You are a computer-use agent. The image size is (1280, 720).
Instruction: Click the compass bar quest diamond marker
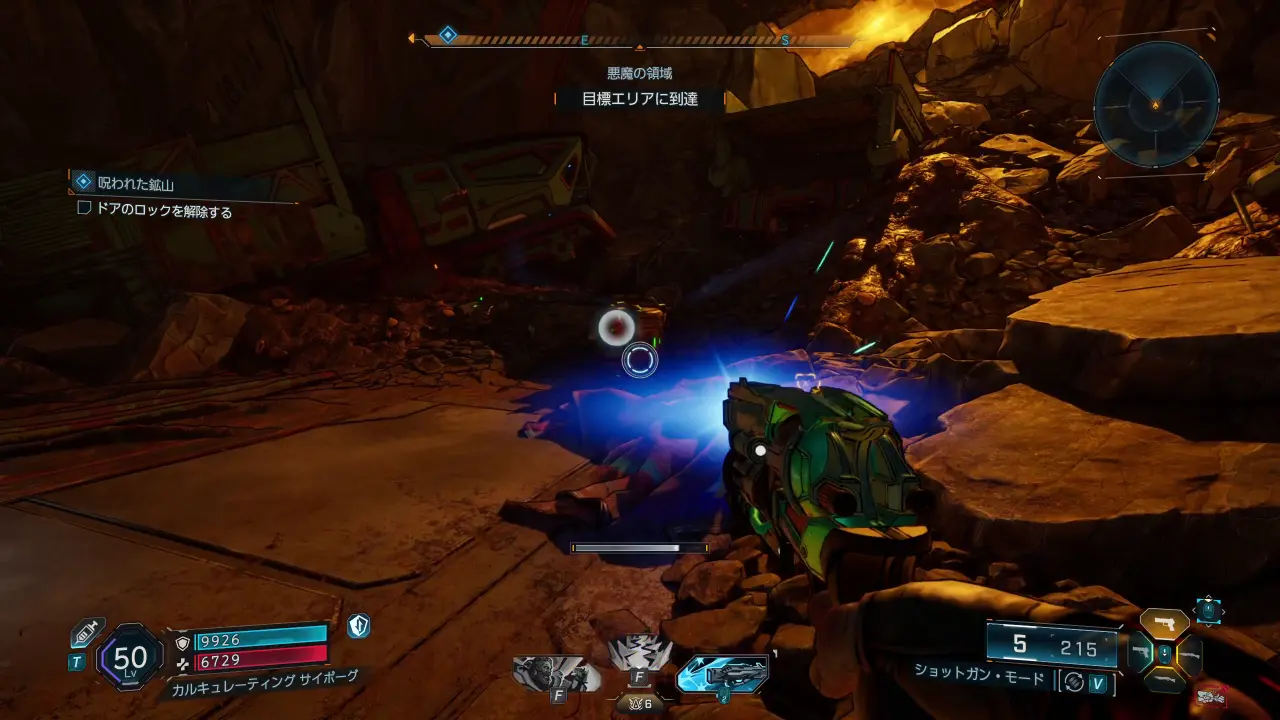(x=448, y=35)
